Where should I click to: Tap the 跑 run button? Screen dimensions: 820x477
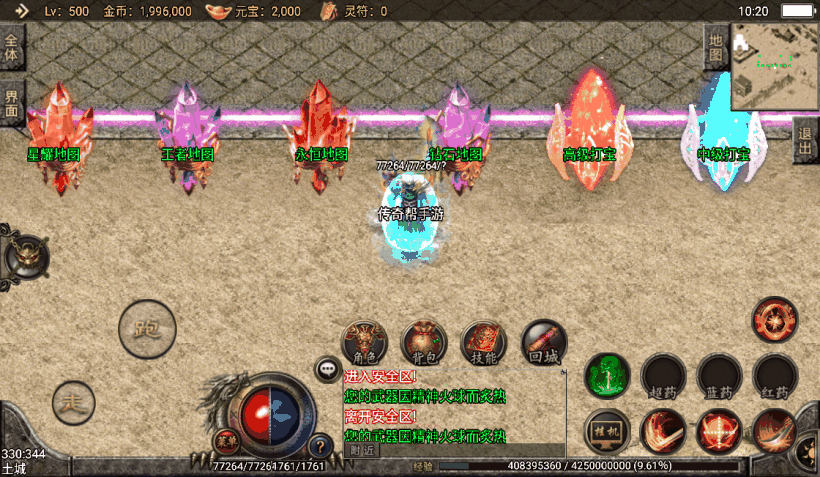147,328
